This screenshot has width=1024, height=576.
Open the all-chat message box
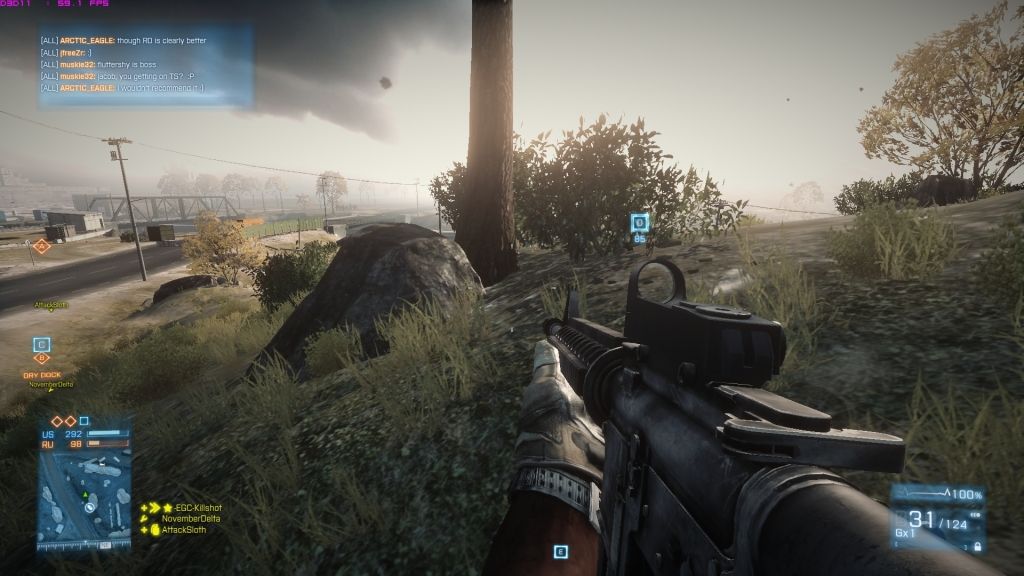145,66
